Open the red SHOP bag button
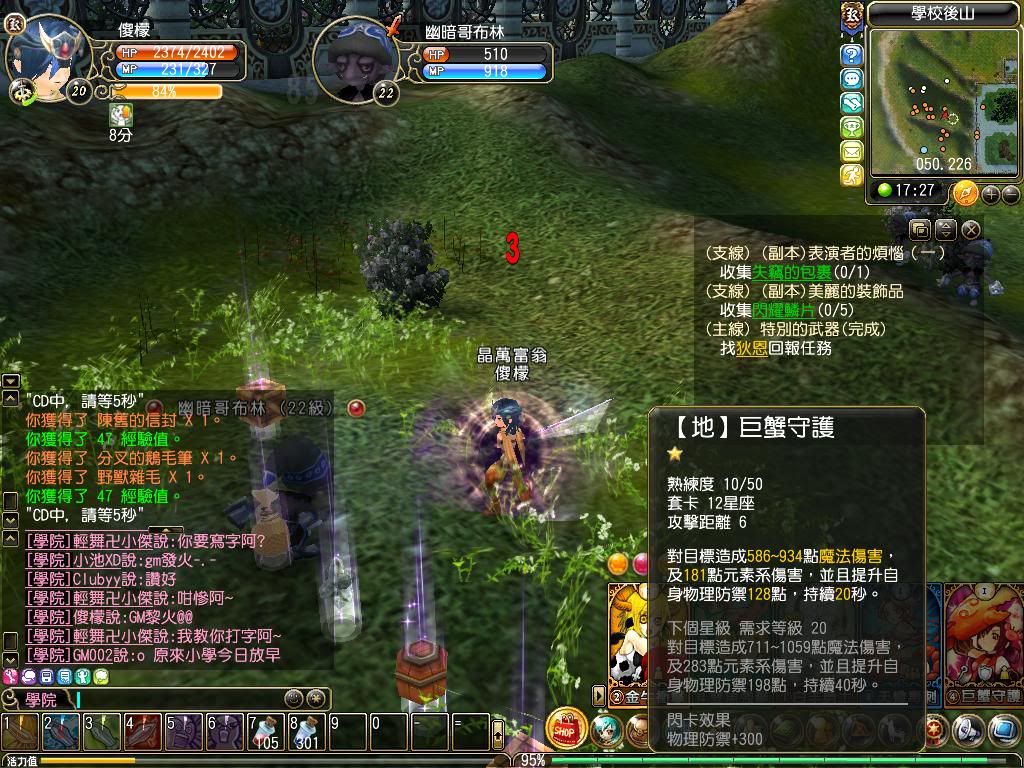1024x768 pixels. click(x=567, y=729)
